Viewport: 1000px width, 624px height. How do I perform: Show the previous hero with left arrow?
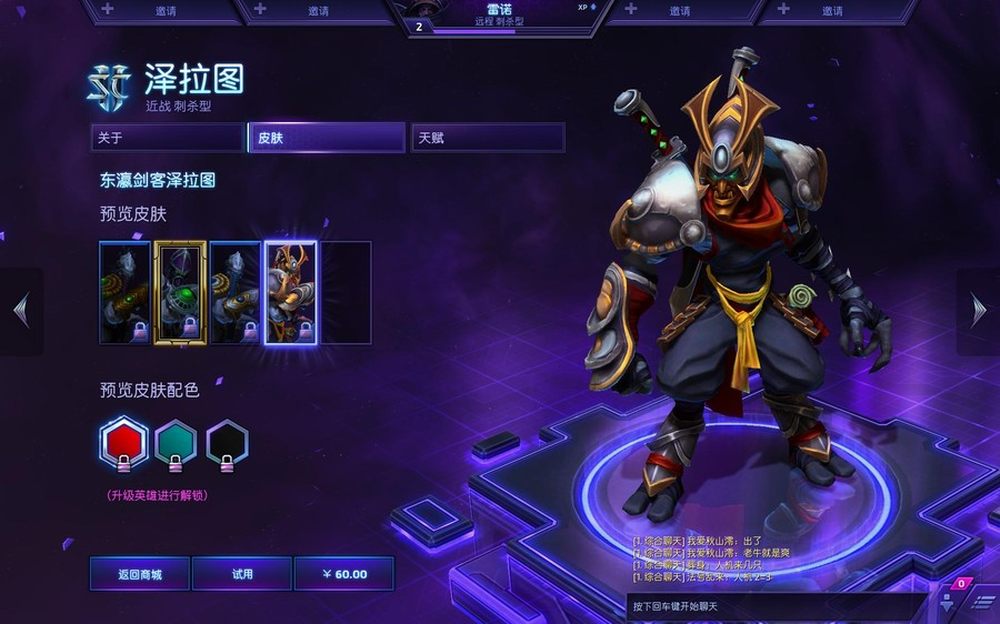pyautogui.click(x=21, y=311)
